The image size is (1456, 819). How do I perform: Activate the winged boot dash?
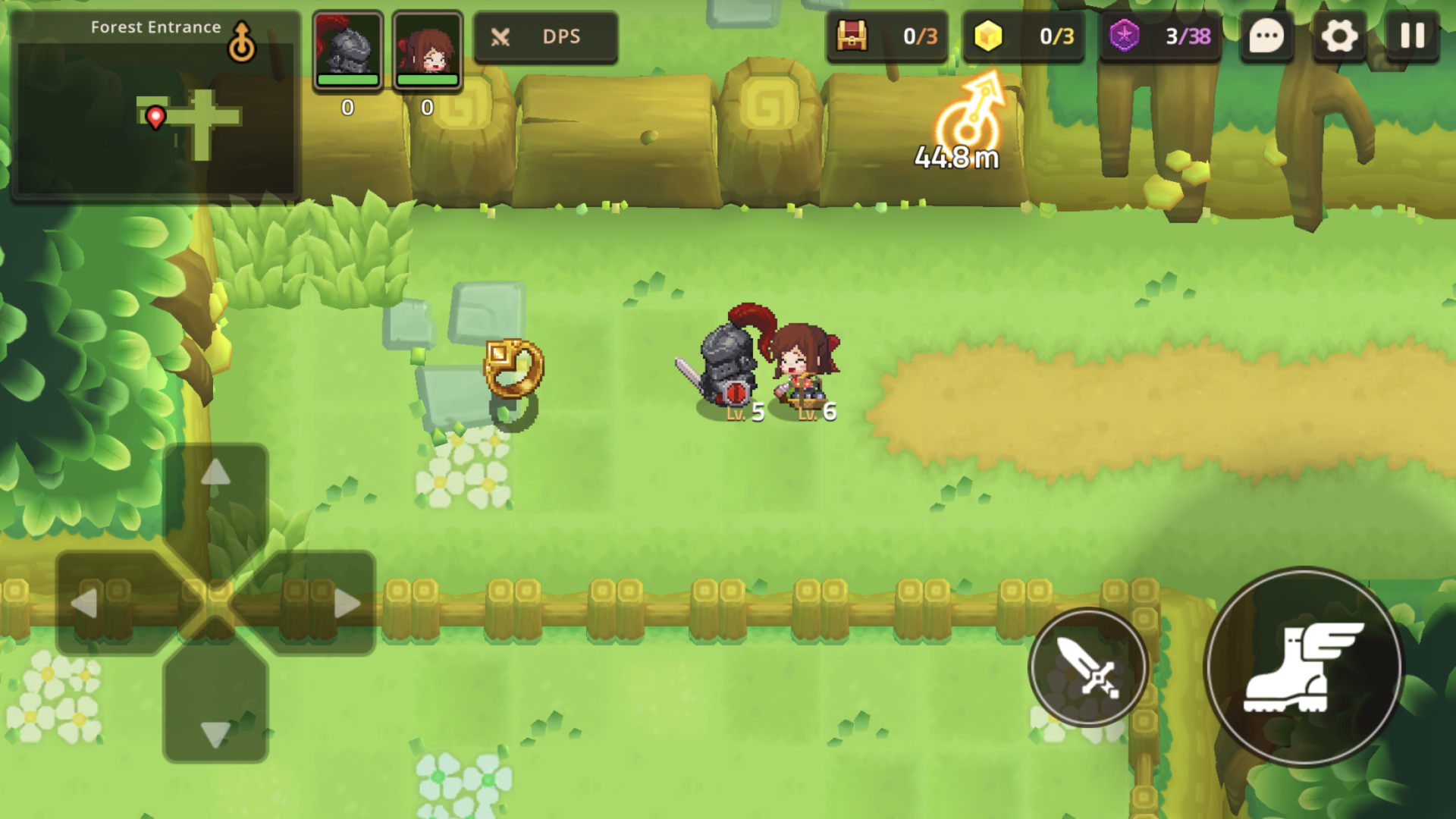coord(1304,667)
